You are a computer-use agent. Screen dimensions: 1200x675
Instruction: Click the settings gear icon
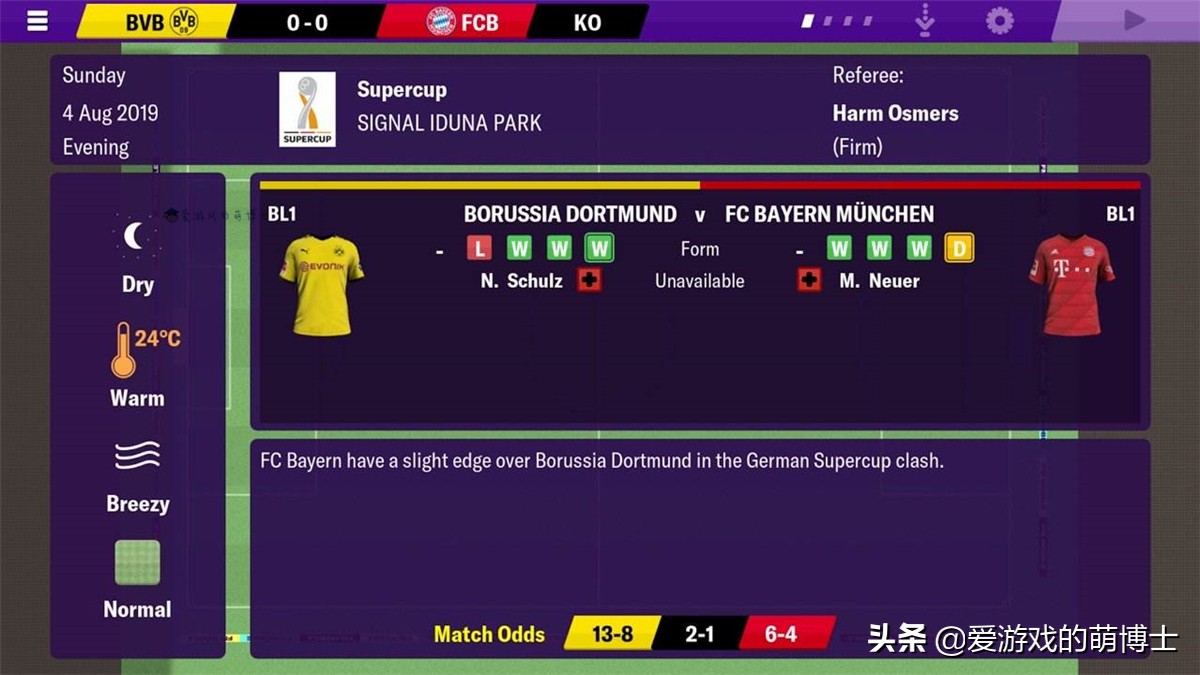tap(999, 21)
